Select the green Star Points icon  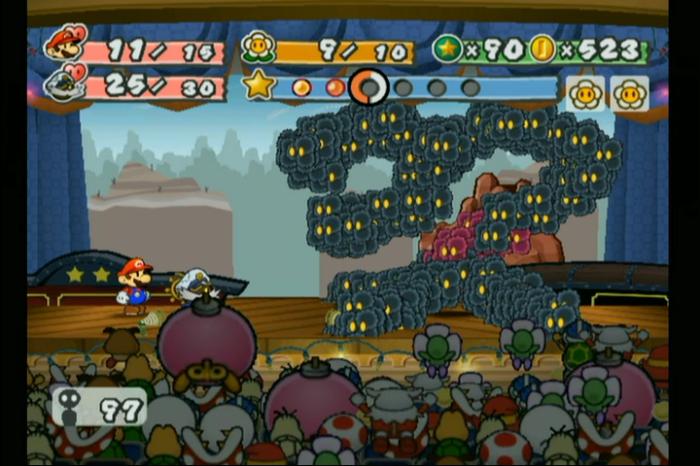click(448, 48)
